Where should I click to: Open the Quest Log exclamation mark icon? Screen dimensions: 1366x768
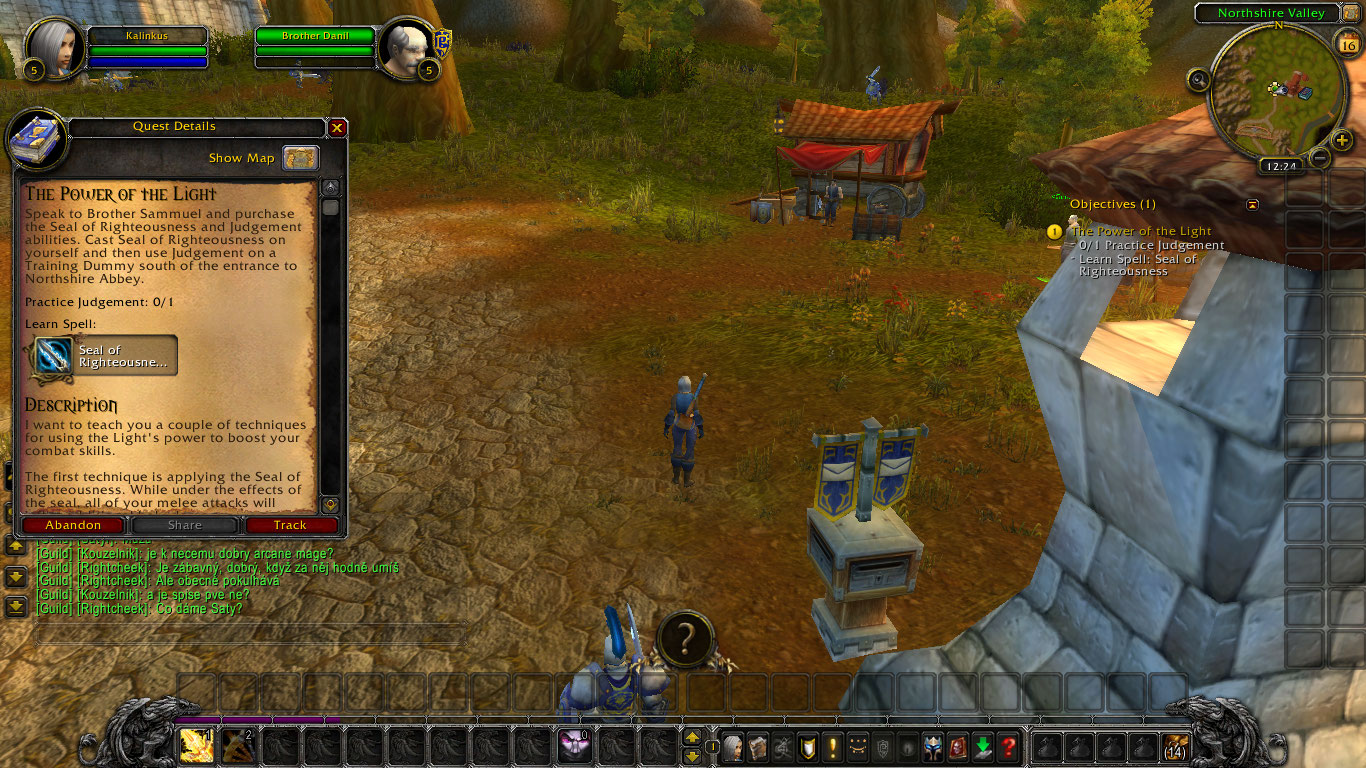click(832, 748)
